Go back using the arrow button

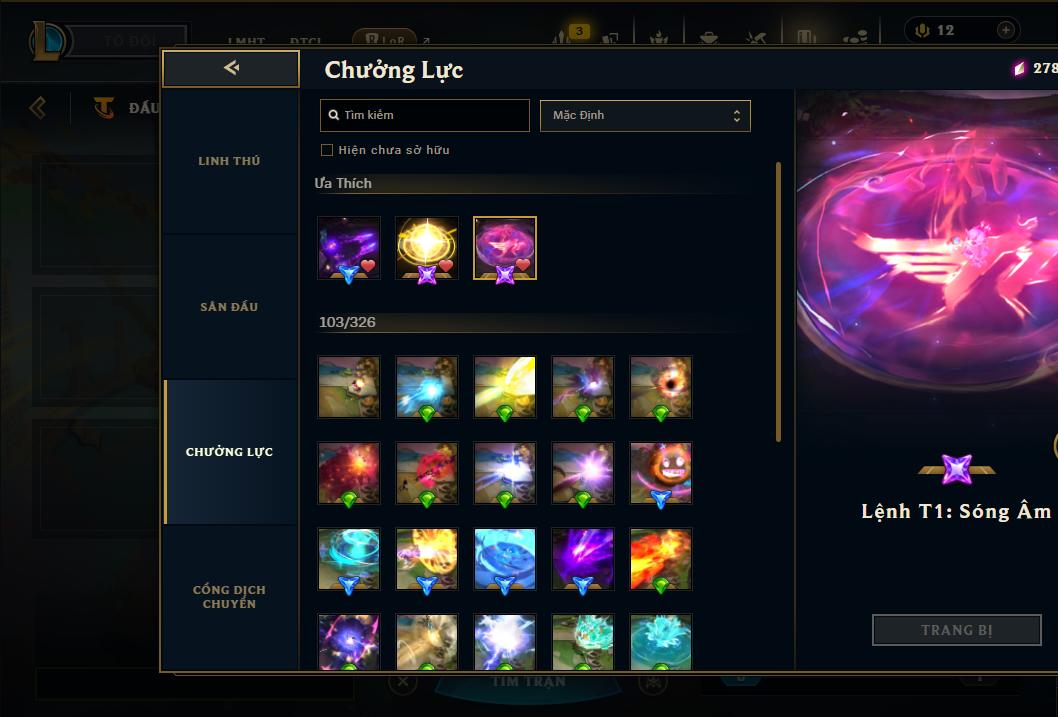tap(231, 68)
